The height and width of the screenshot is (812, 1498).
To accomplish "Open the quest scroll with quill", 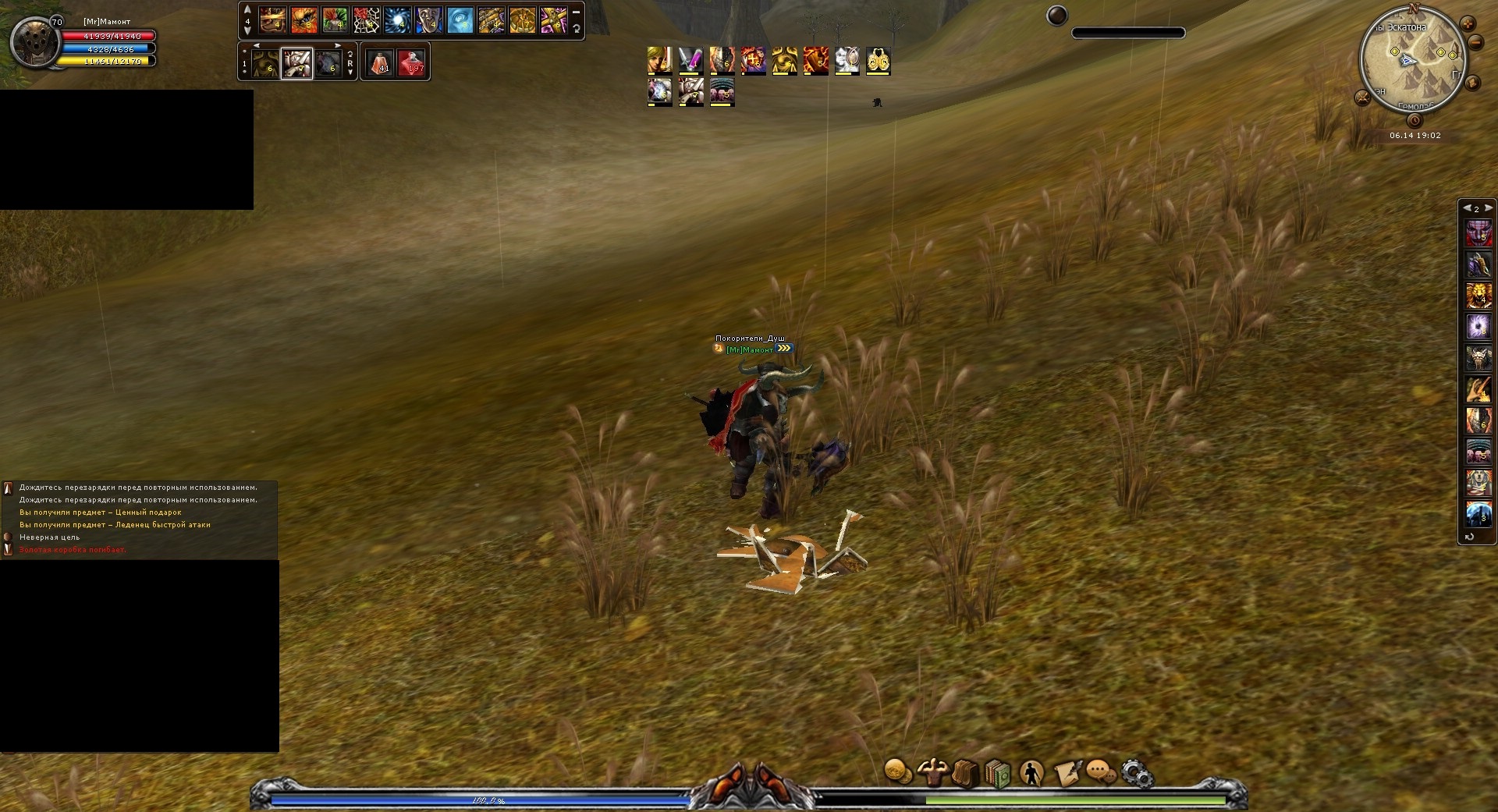I will (x=1067, y=773).
